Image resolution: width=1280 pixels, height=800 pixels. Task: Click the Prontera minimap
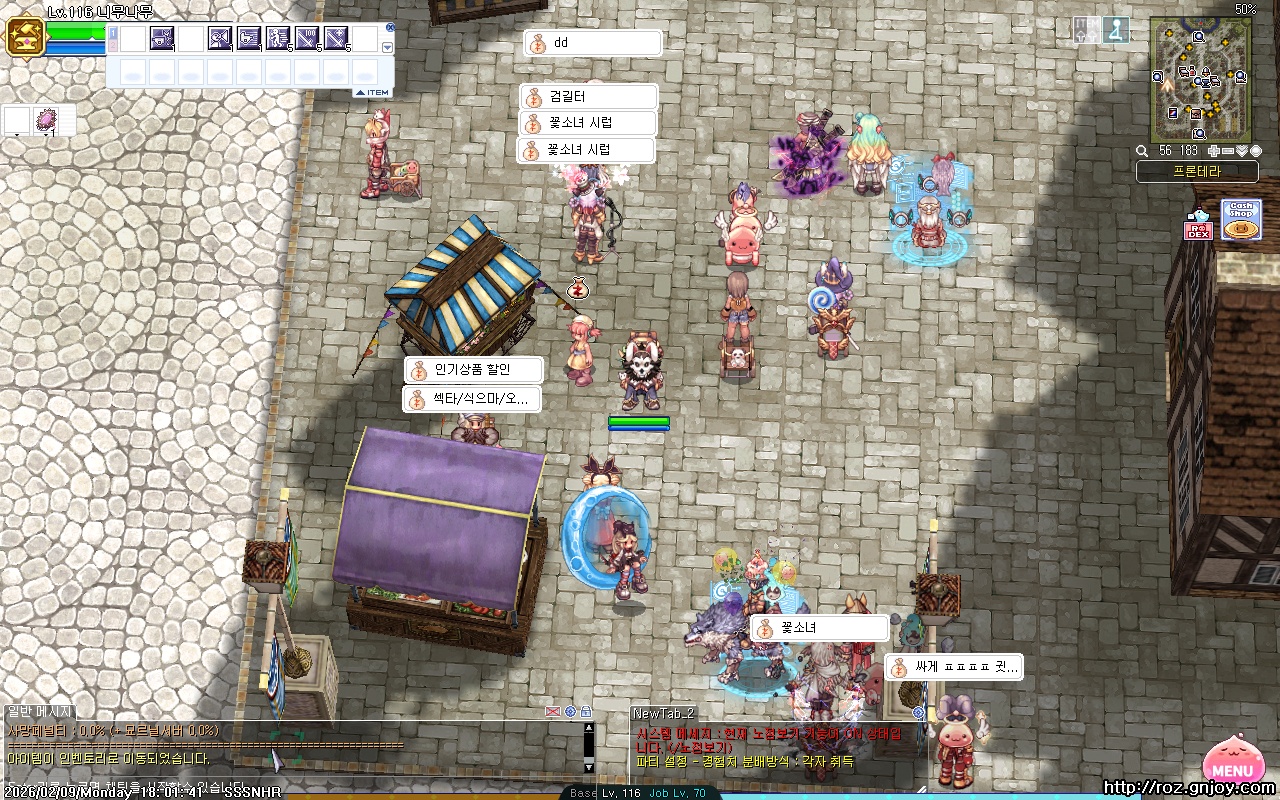click(x=1199, y=80)
